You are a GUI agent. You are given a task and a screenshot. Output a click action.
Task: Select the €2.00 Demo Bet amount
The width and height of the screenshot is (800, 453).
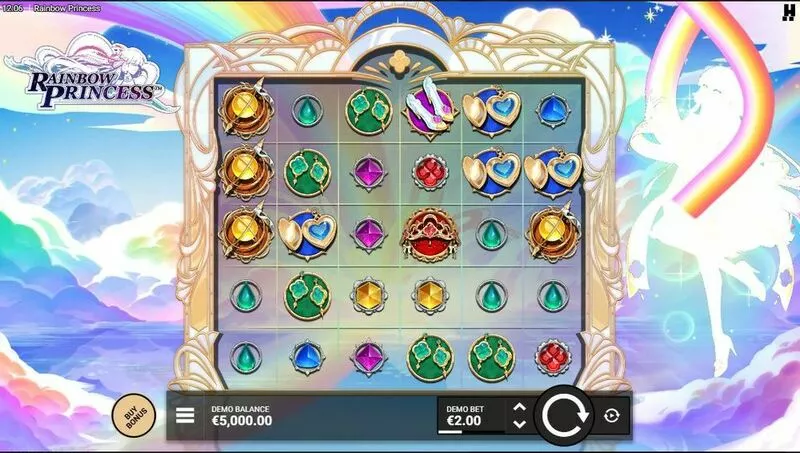pos(465,420)
